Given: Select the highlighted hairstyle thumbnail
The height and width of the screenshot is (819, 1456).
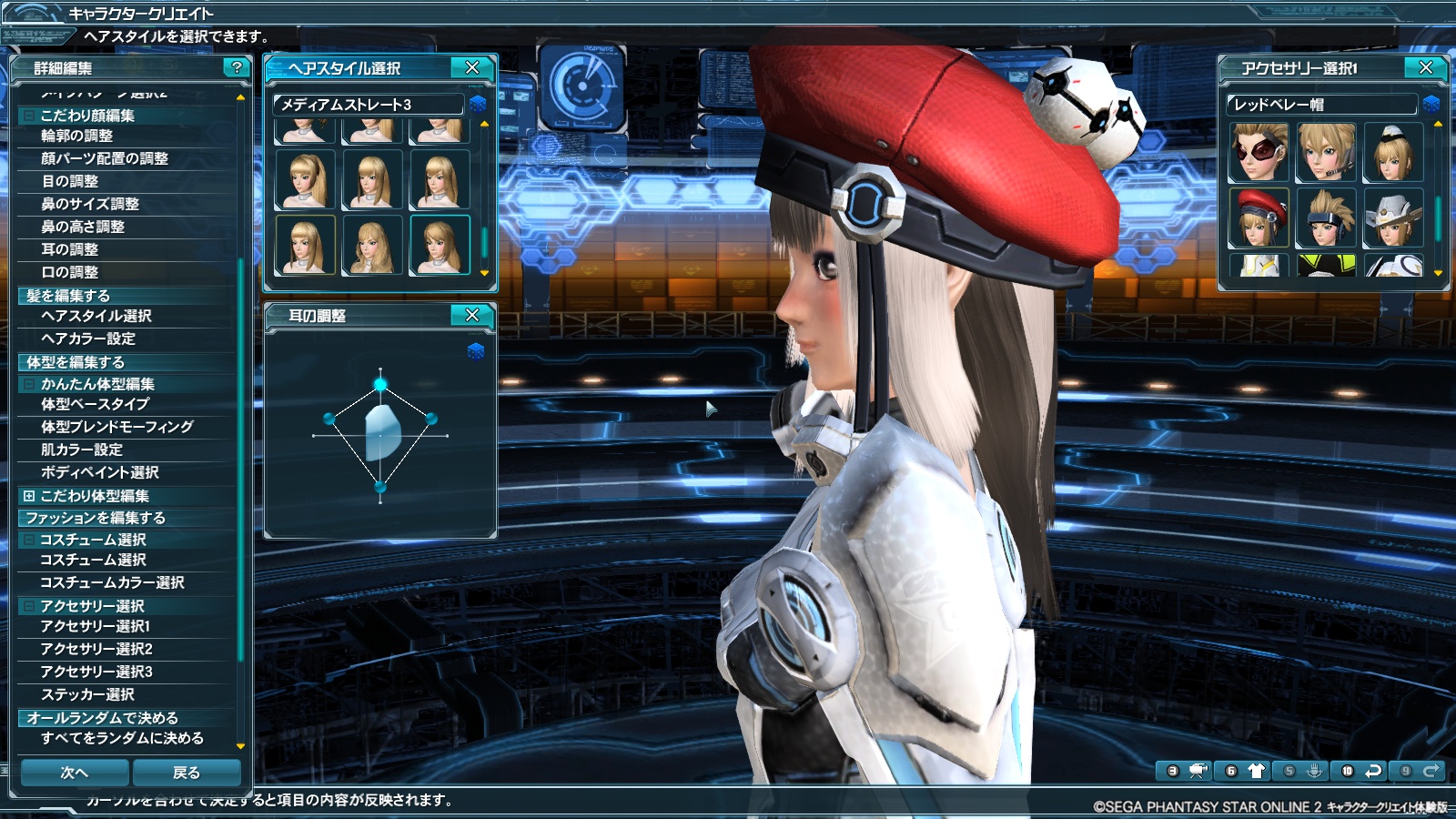Looking at the screenshot, I should [440, 245].
